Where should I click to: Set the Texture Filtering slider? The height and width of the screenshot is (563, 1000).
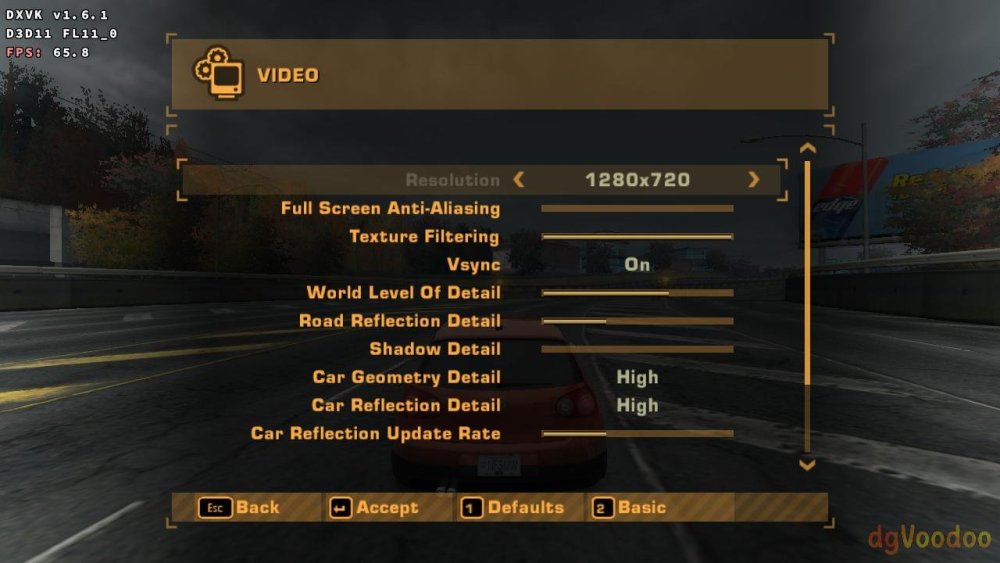[637, 237]
